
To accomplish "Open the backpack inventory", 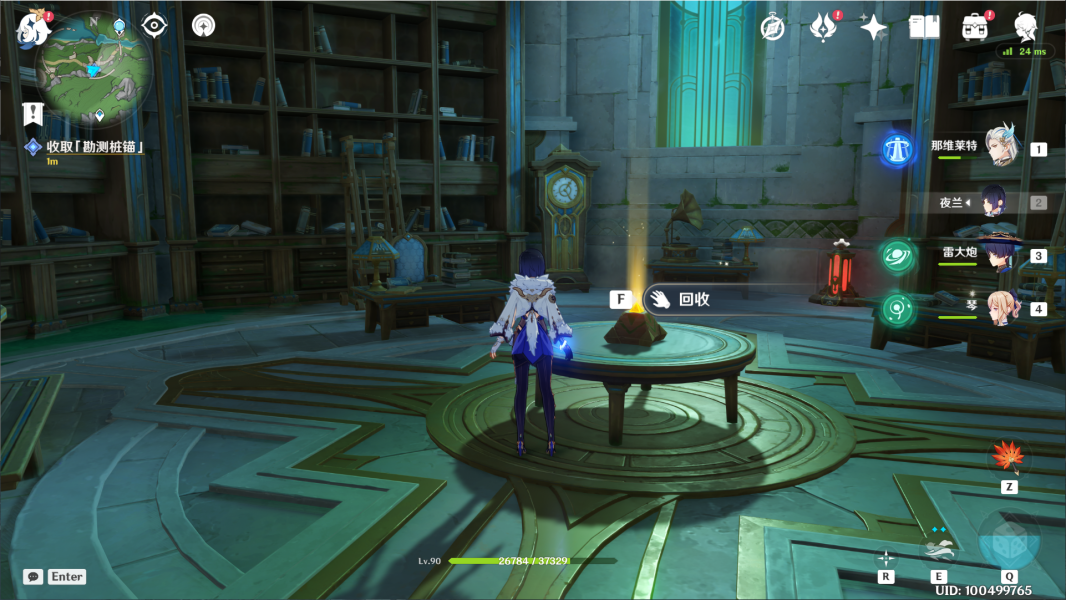I will tap(974, 27).
